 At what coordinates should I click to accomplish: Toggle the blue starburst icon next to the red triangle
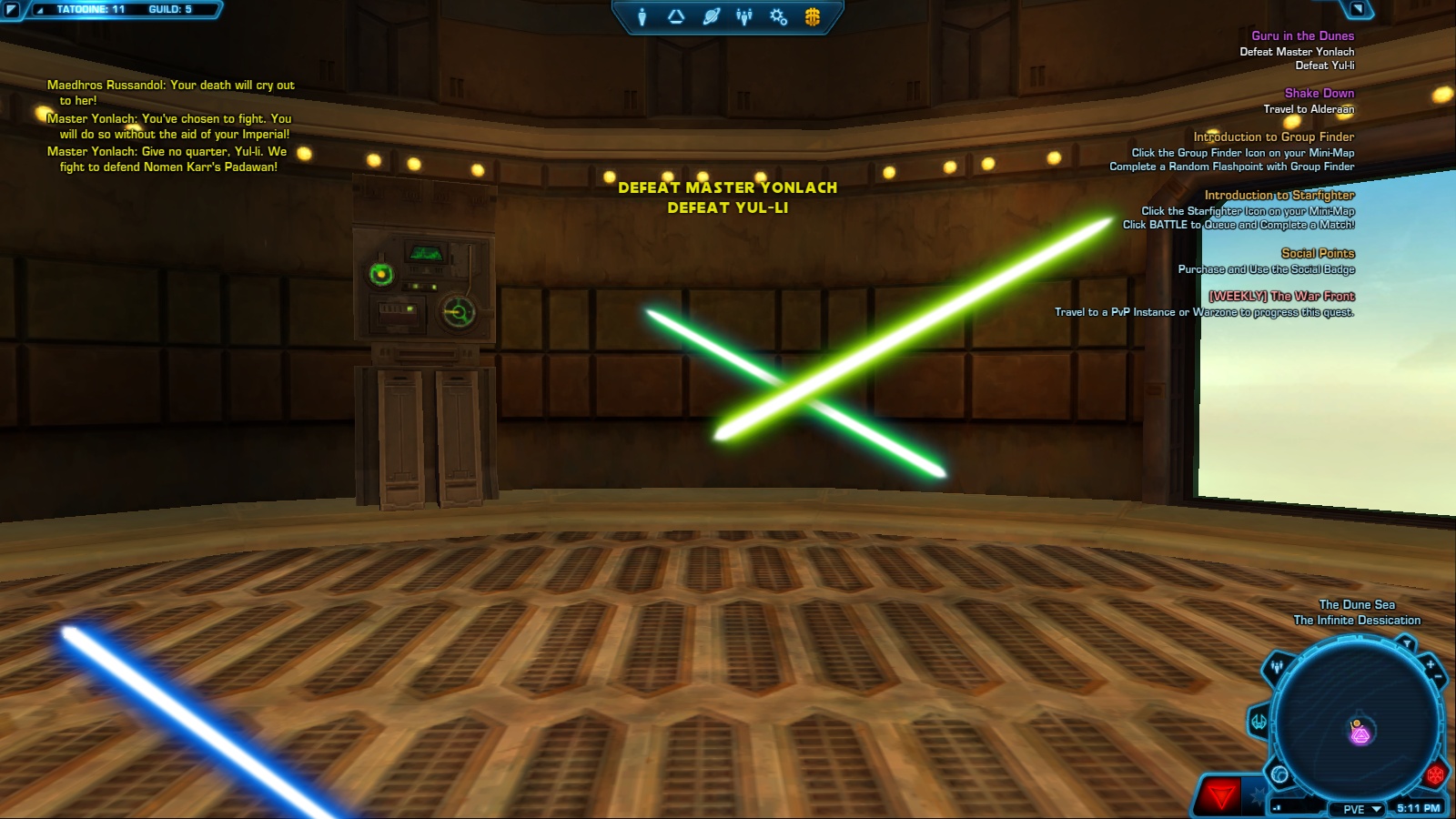tap(1258, 797)
